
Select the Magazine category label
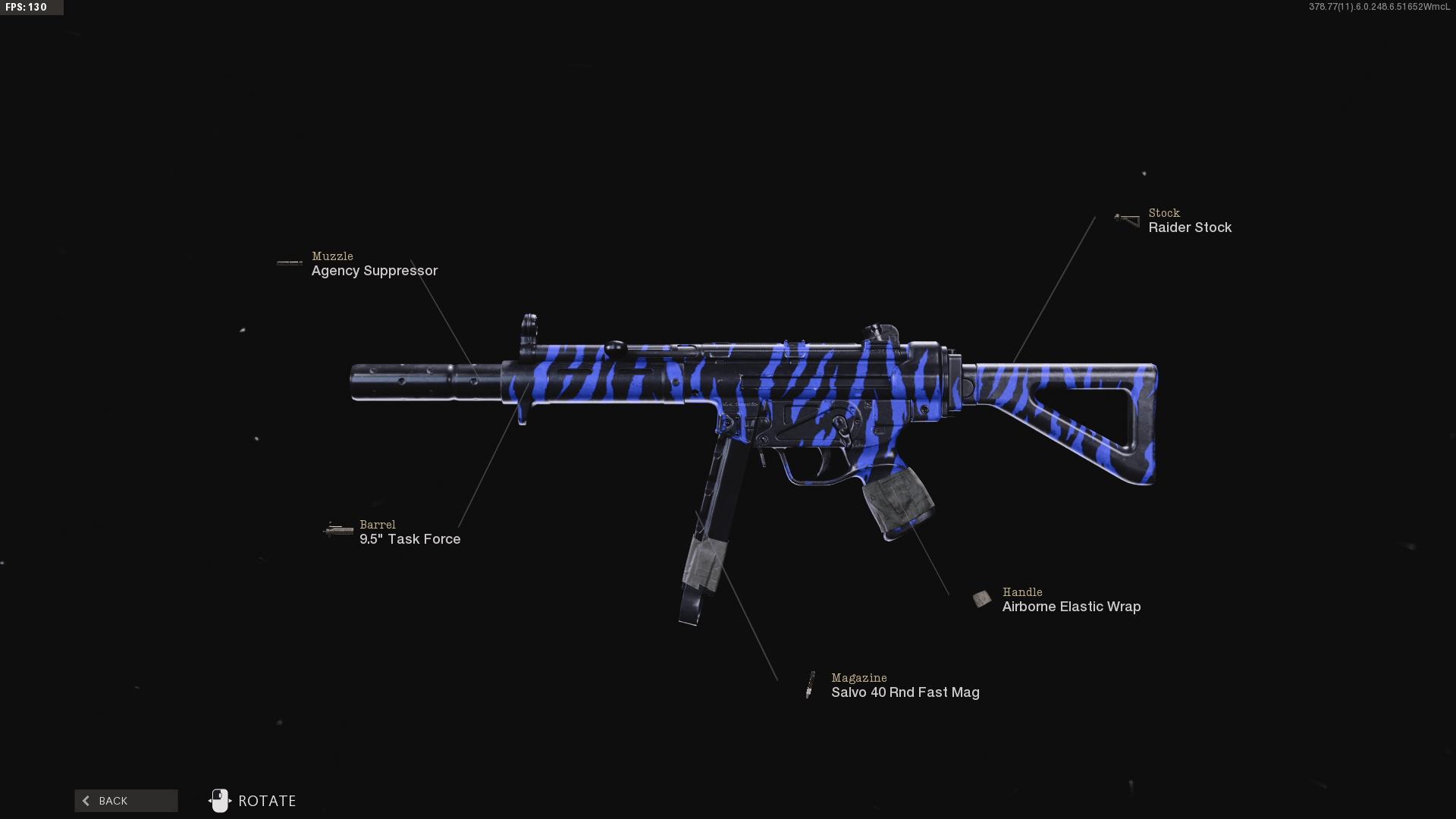858,677
